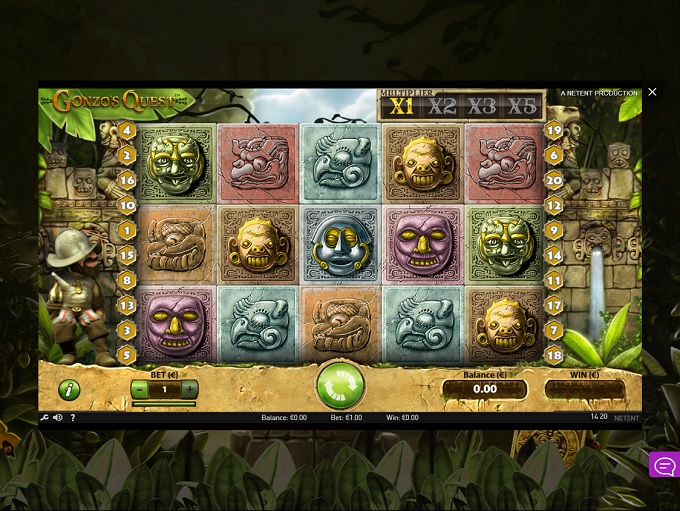Select payline number 16 marker

(x=127, y=180)
